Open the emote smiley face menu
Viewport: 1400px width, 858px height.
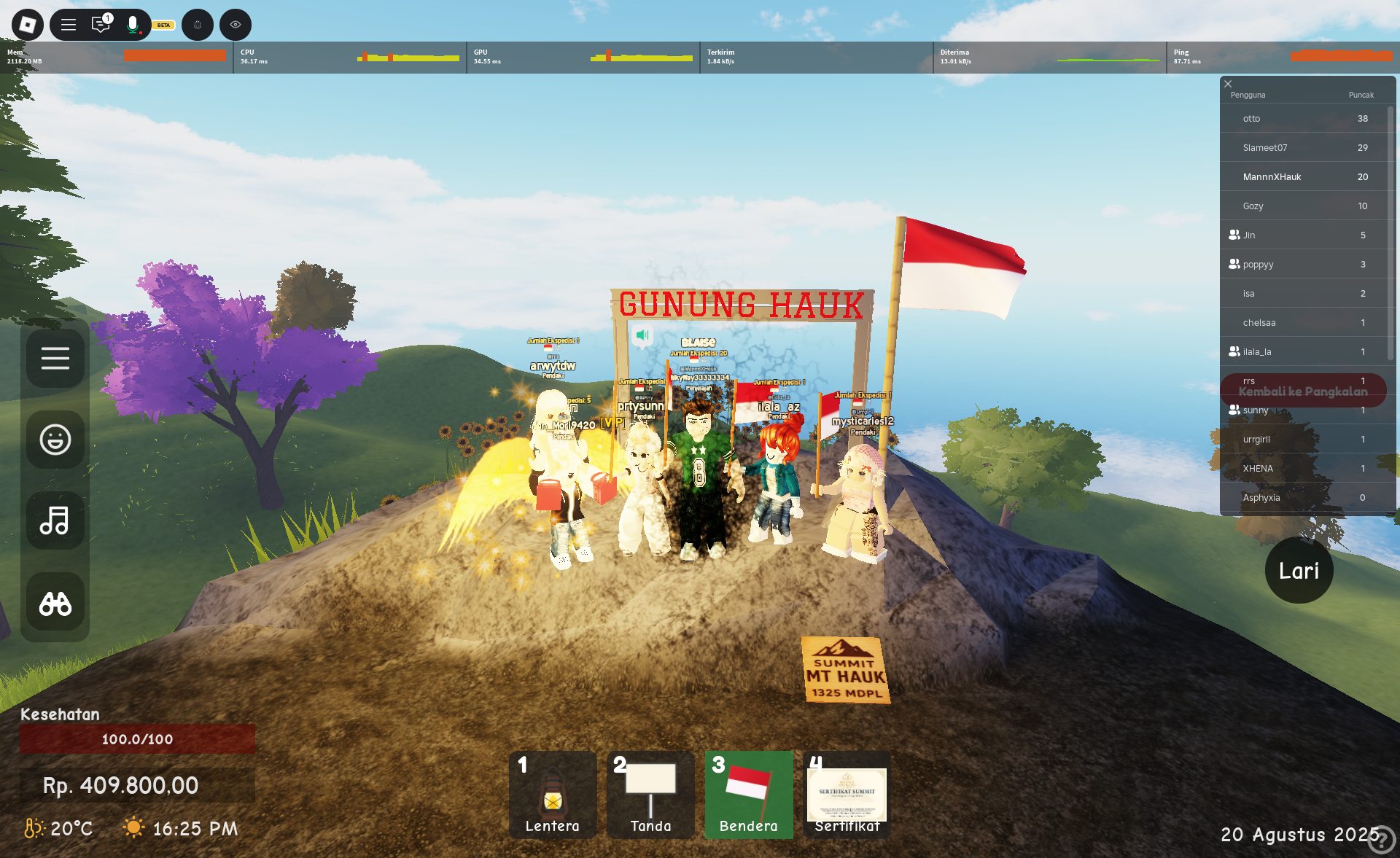pyautogui.click(x=55, y=440)
